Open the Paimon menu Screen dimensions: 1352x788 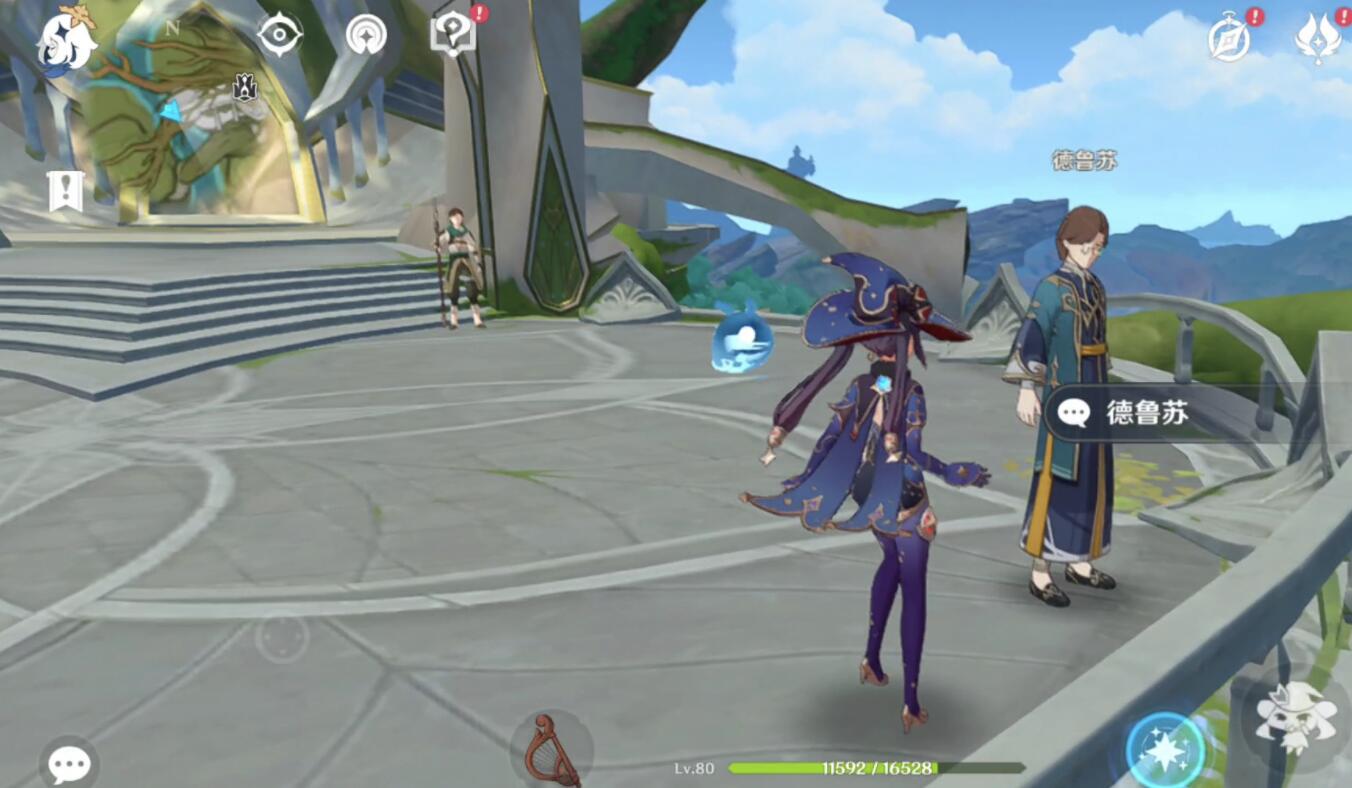point(66,41)
